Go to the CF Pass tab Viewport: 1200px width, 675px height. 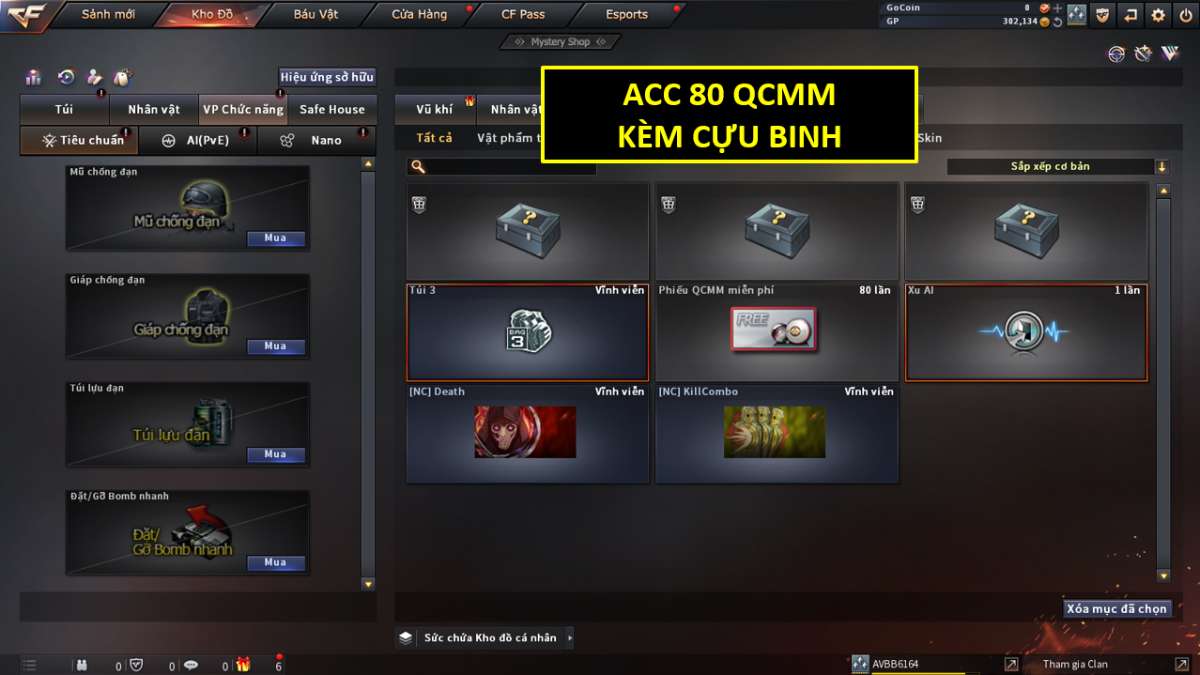(x=523, y=15)
